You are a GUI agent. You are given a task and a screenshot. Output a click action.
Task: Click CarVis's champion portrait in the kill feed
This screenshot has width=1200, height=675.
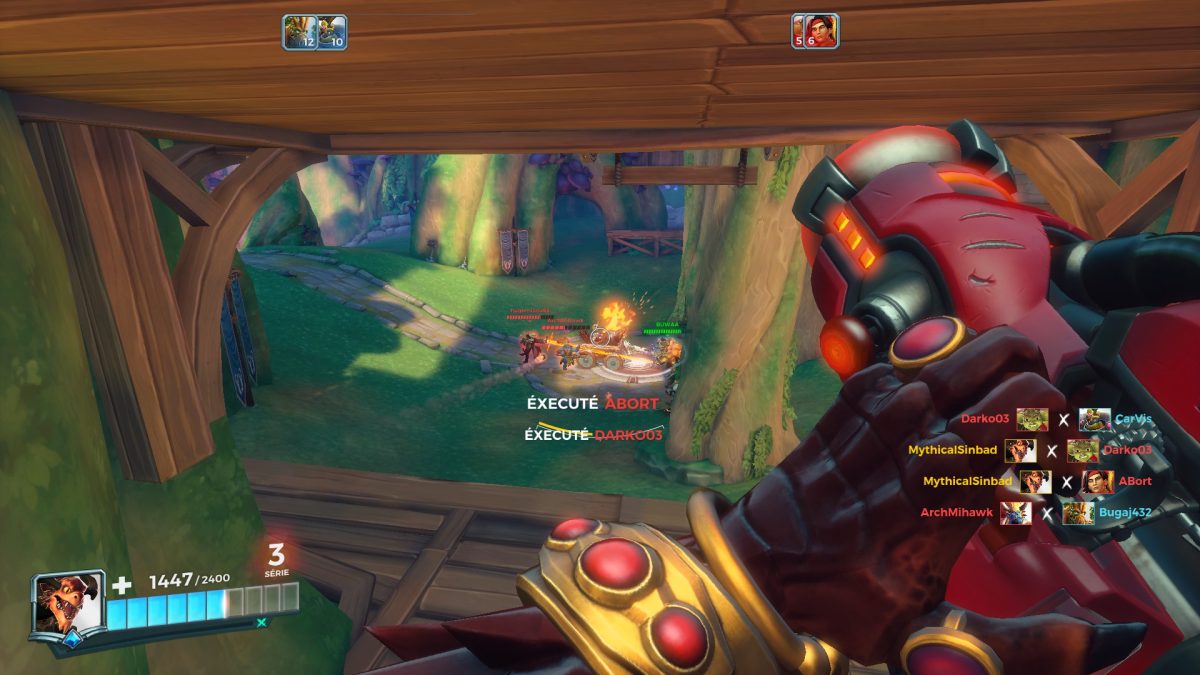tap(1094, 420)
